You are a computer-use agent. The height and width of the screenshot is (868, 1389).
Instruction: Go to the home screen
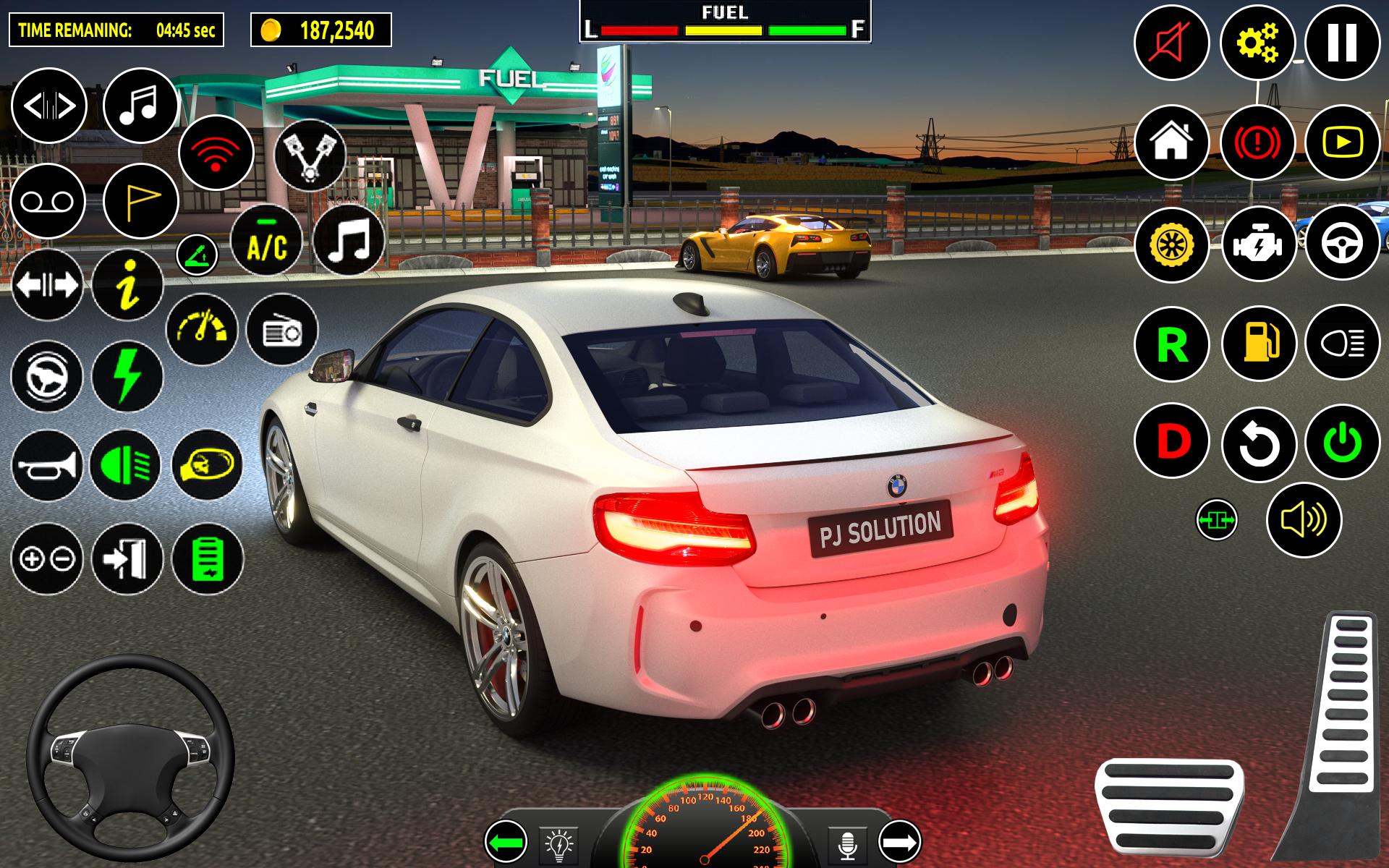(x=1171, y=142)
